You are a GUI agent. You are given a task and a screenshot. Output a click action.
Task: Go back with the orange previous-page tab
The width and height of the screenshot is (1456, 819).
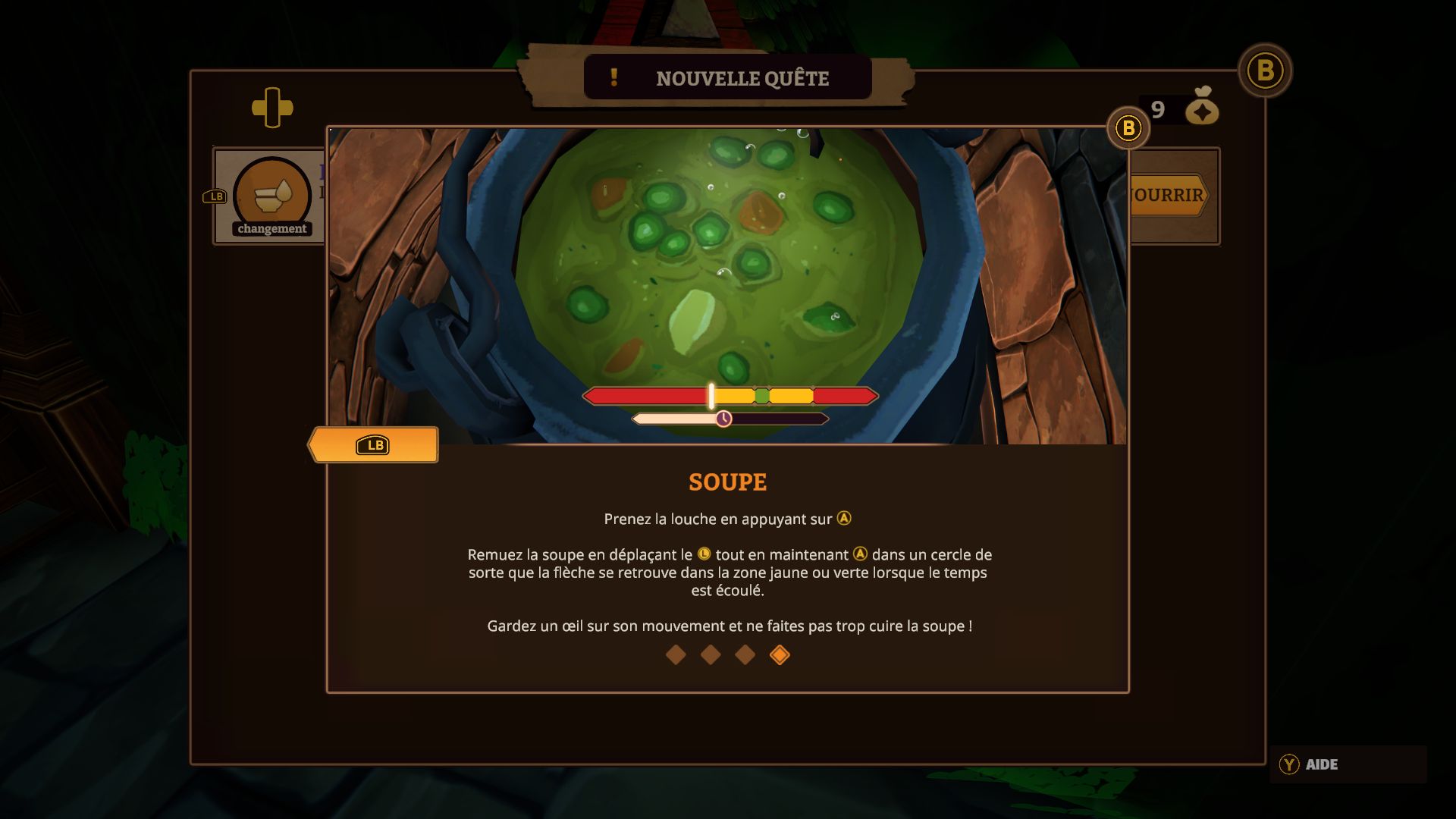click(373, 445)
